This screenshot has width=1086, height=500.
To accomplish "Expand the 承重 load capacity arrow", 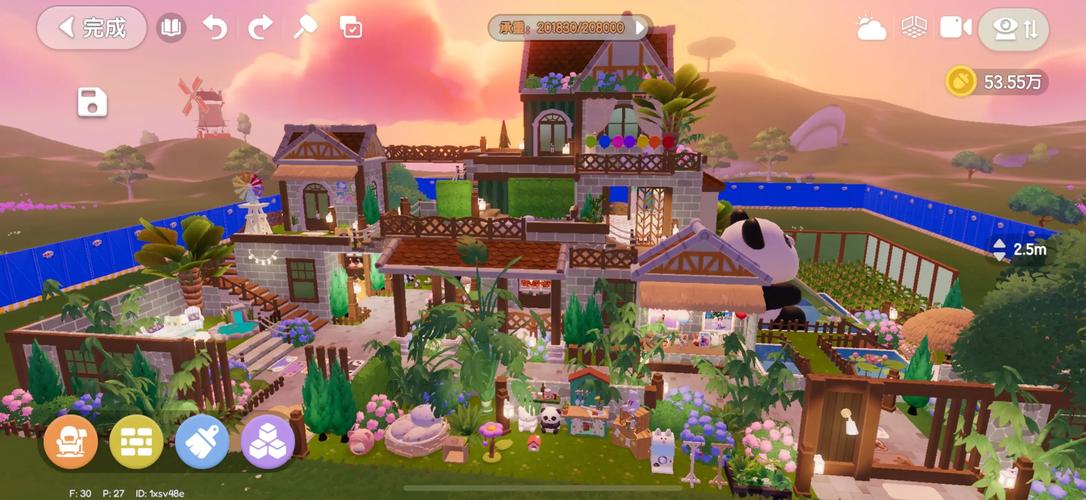I will [641, 28].
